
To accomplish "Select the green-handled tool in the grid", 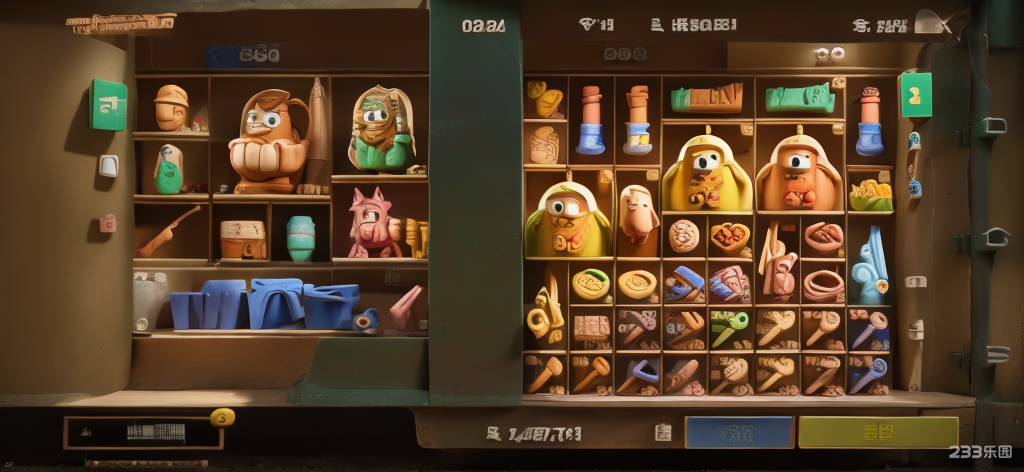I will pos(730,328).
